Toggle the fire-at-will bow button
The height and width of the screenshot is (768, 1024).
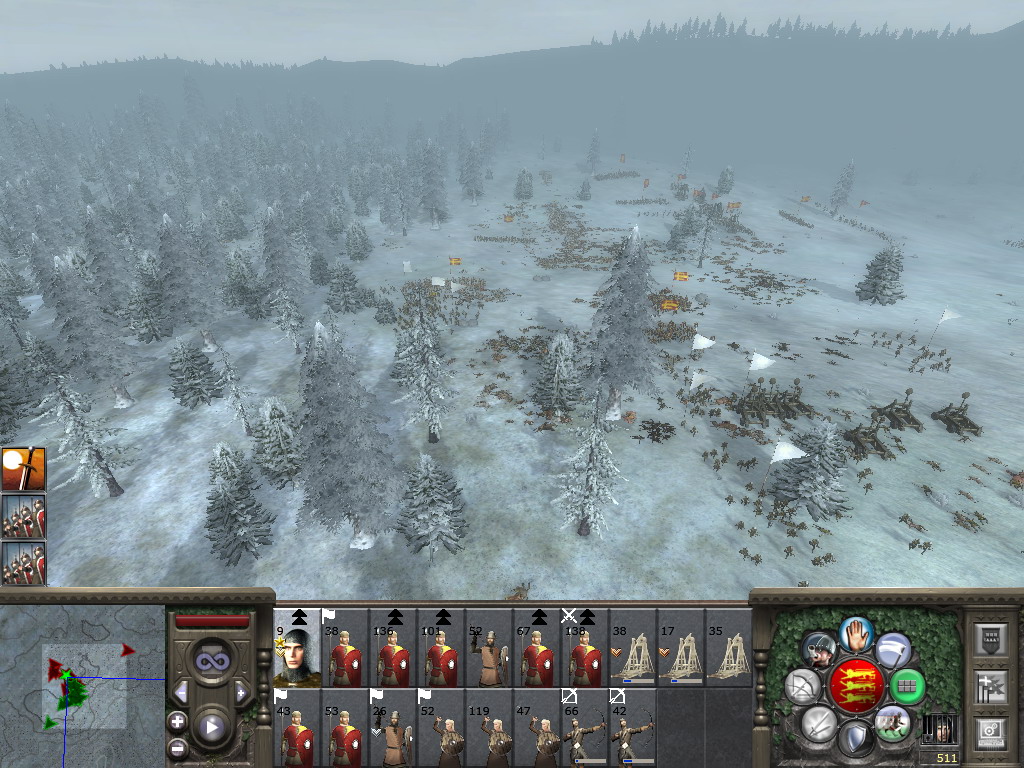tap(803, 686)
